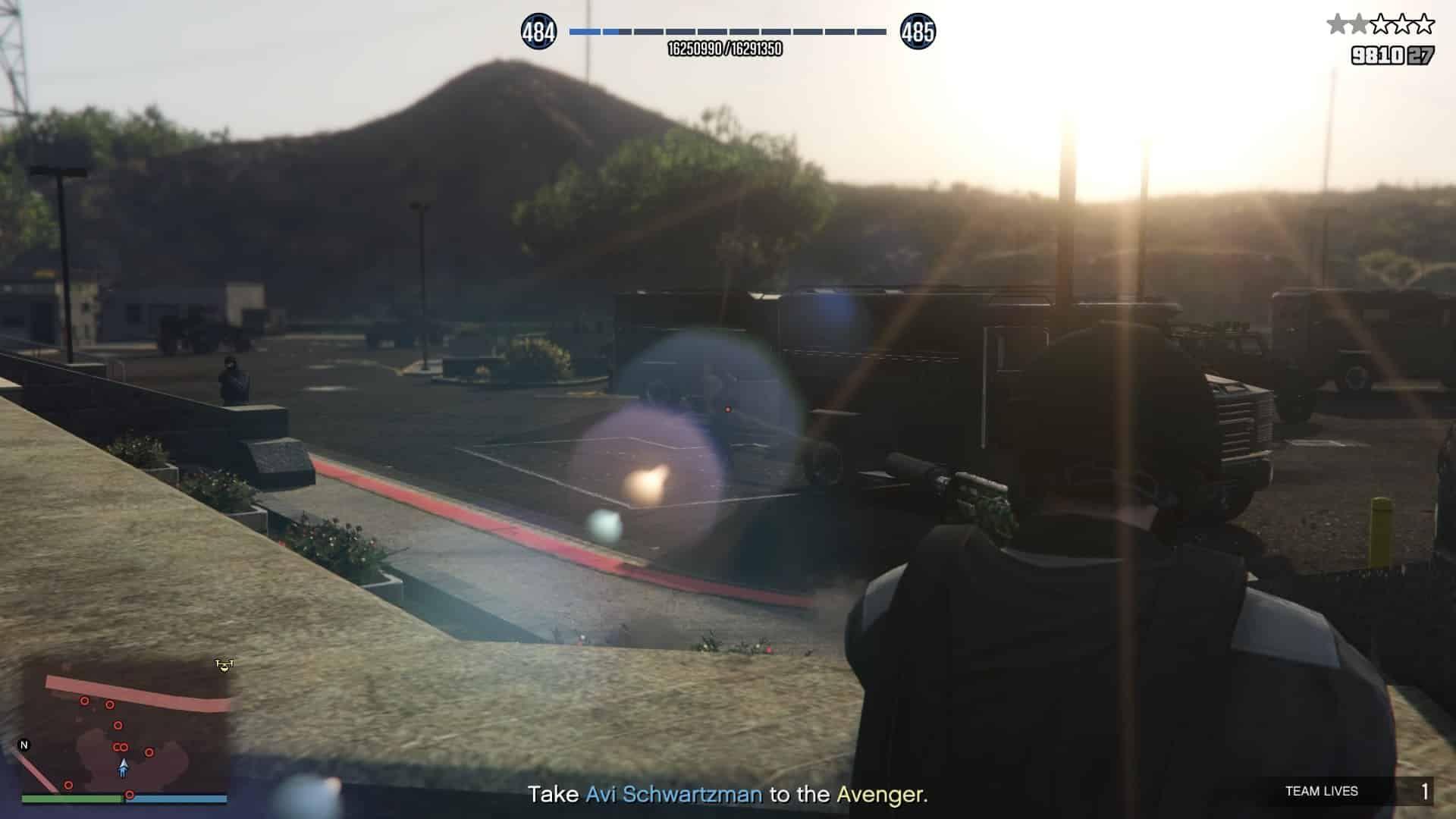Image resolution: width=1456 pixels, height=819 pixels.
Task: Select the first lit wanted level star
Action: (1337, 23)
